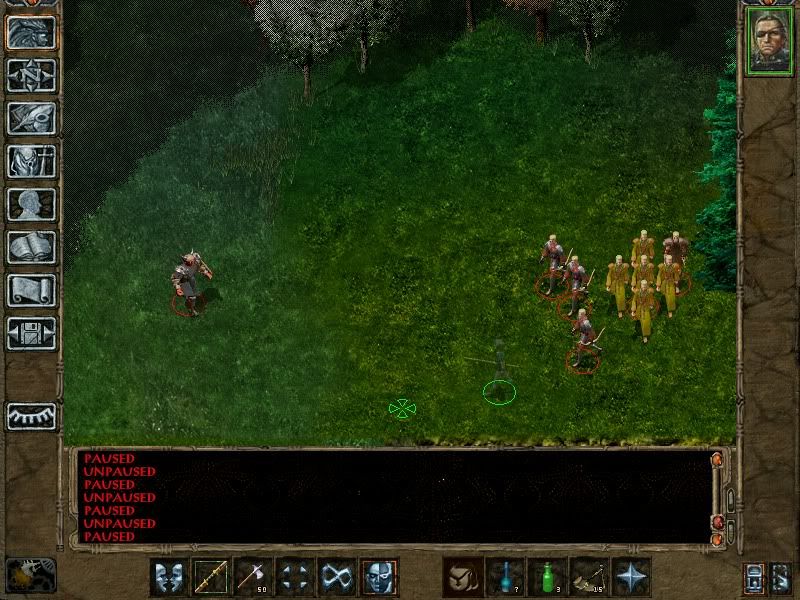Open the Journal with the quill button
The height and width of the screenshot is (600, 800).
pyautogui.click(x=31, y=118)
